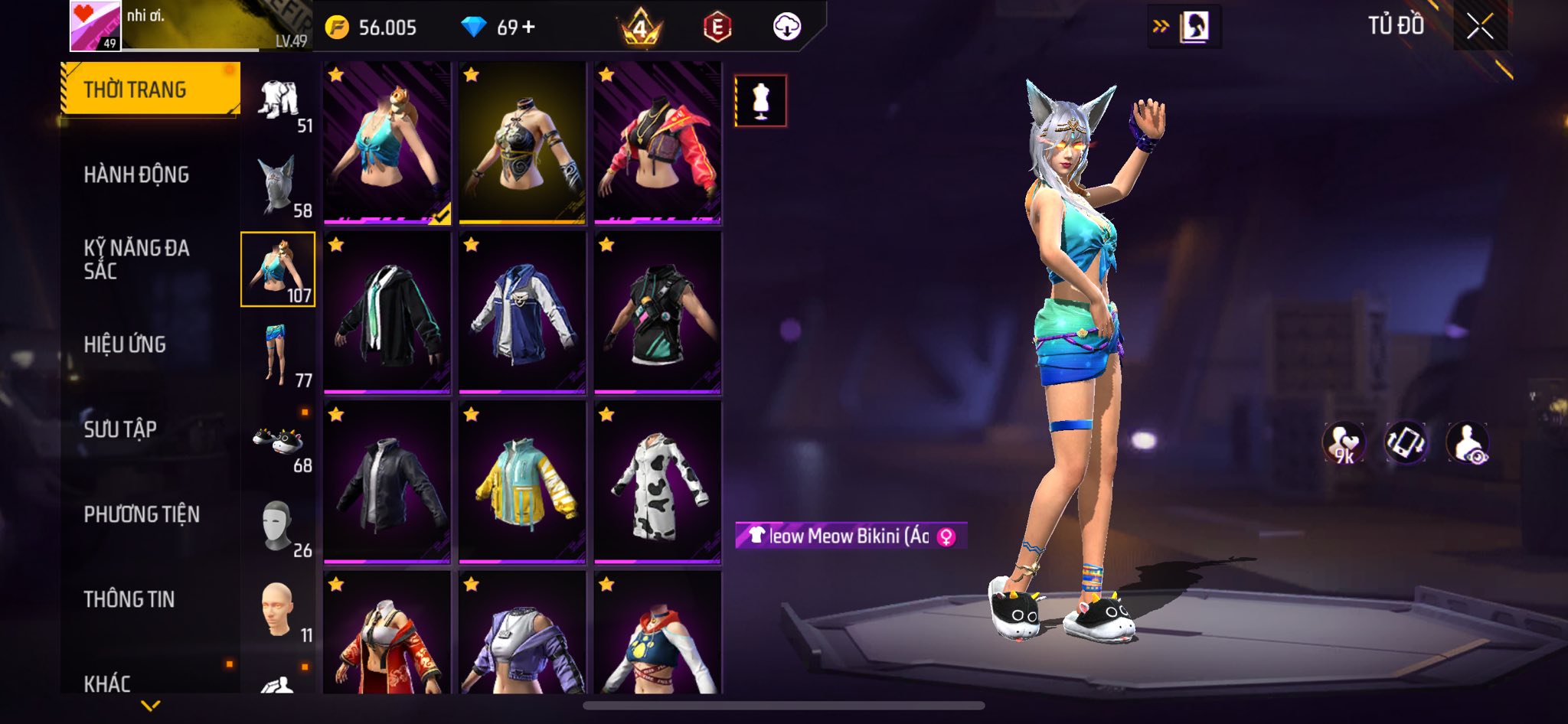
Task: Select the red and black cropped jacket
Action: click(x=658, y=143)
